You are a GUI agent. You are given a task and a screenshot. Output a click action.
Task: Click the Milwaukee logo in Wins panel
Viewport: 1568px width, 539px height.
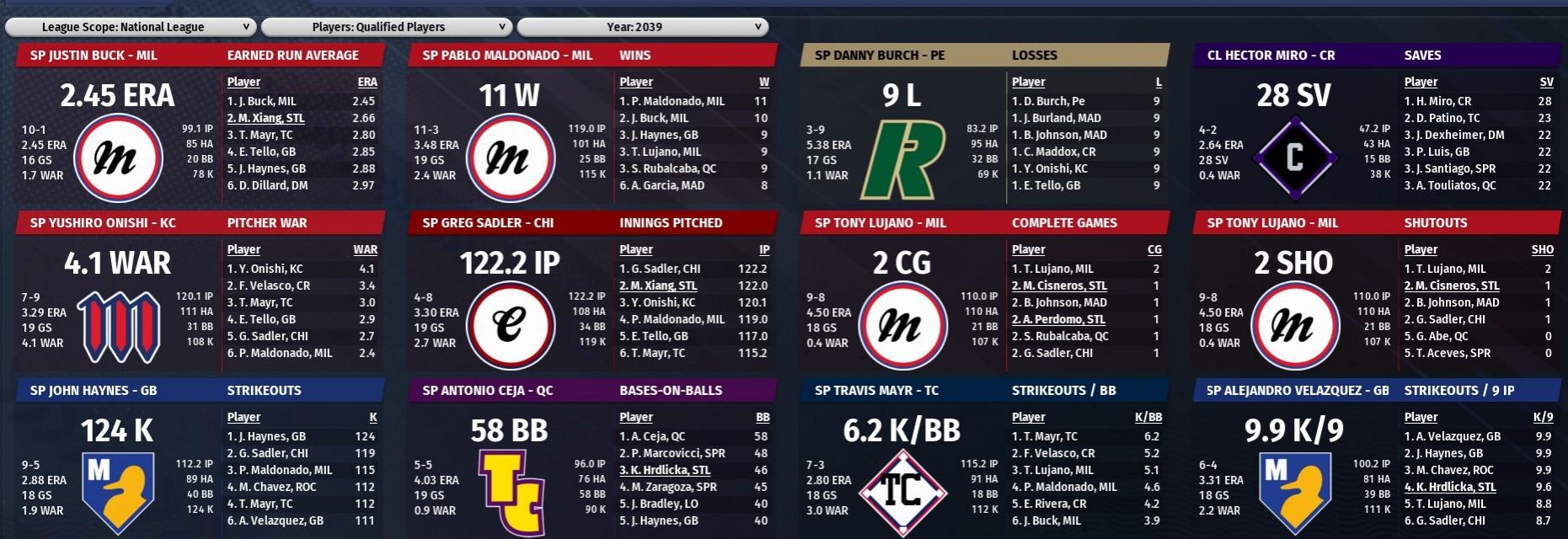click(x=508, y=158)
